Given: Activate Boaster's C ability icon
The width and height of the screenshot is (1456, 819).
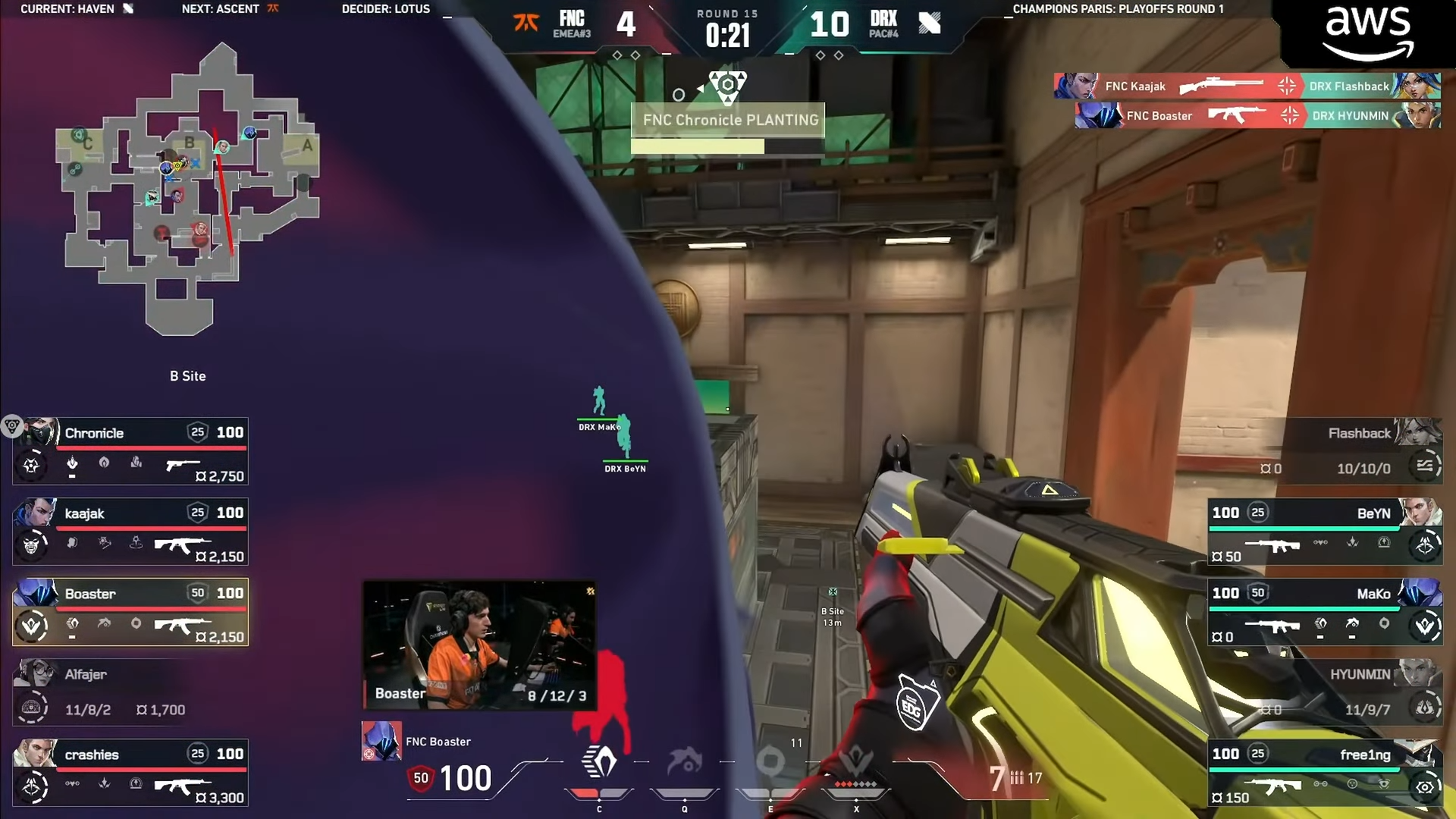Looking at the screenshot, I should click(599, 763).
